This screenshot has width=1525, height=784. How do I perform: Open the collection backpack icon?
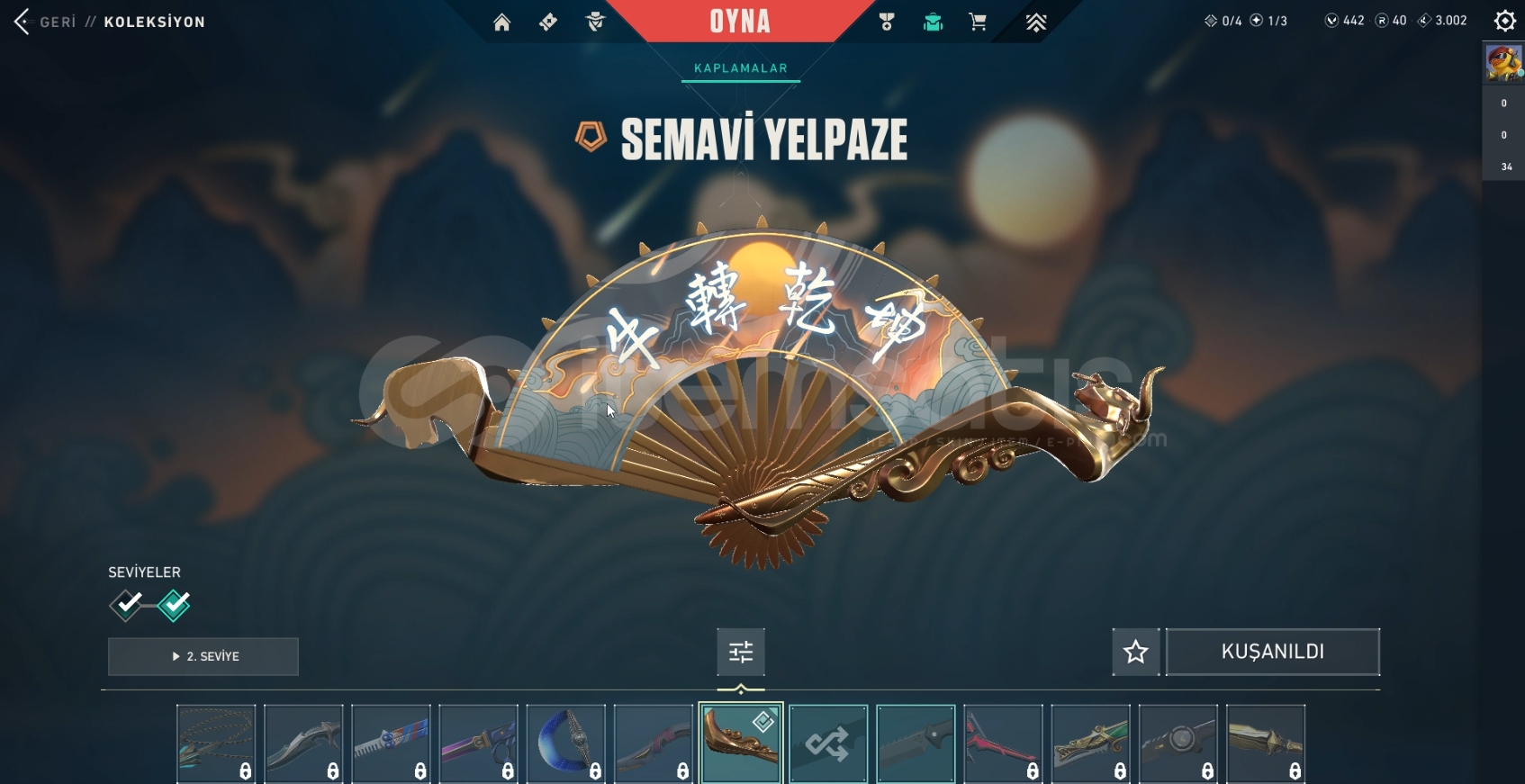tap(933, 23)
